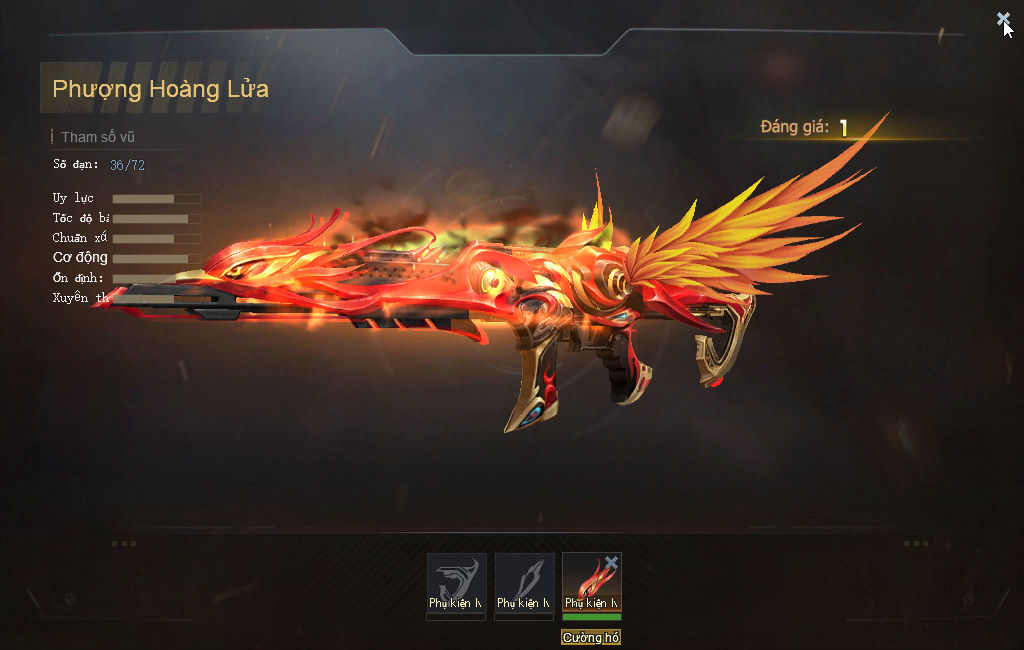Select the grey stock-shaped accessory slot
1024x650 pixels.
457,582
